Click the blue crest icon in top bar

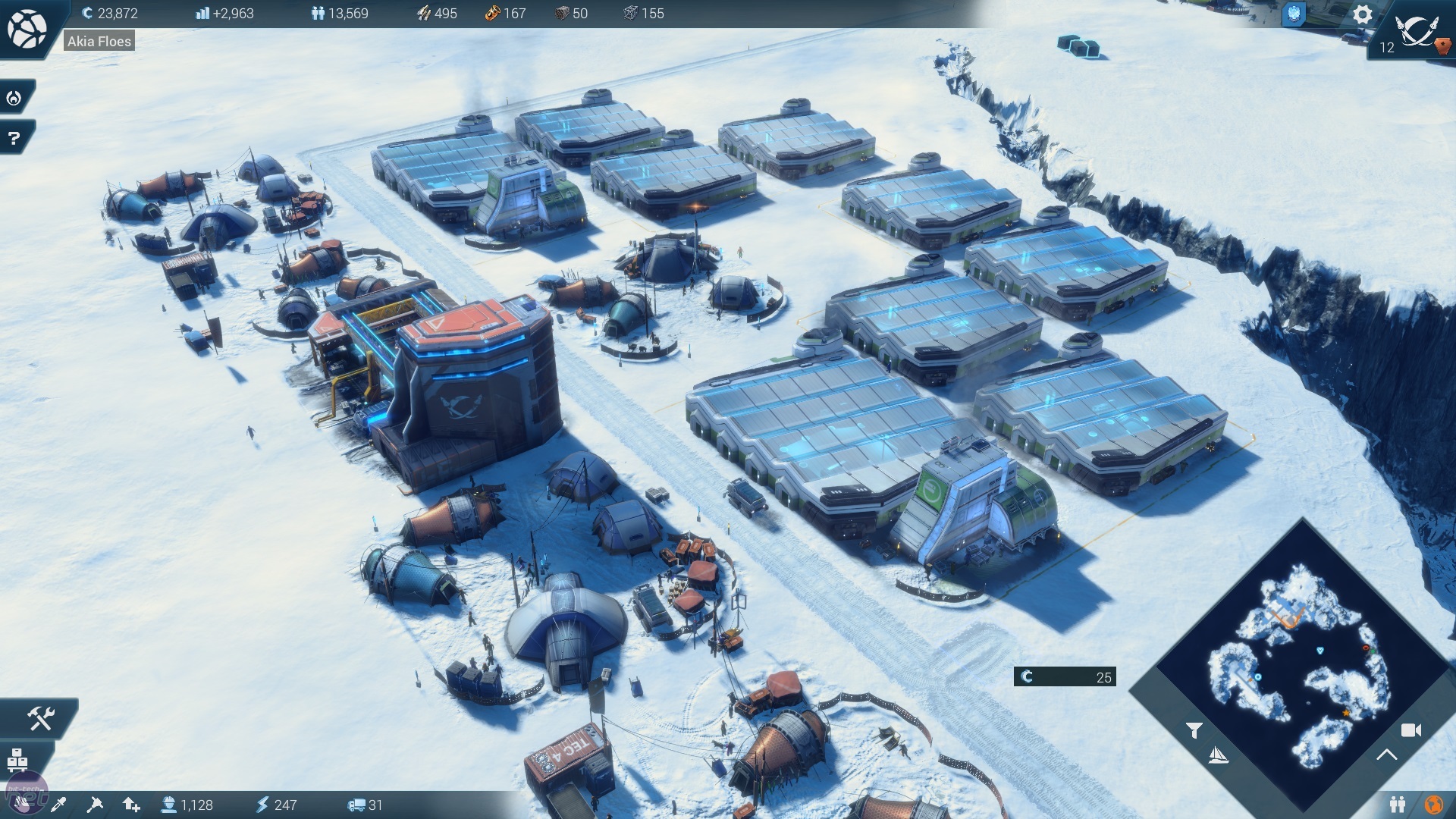click(x=1294, y=14)
